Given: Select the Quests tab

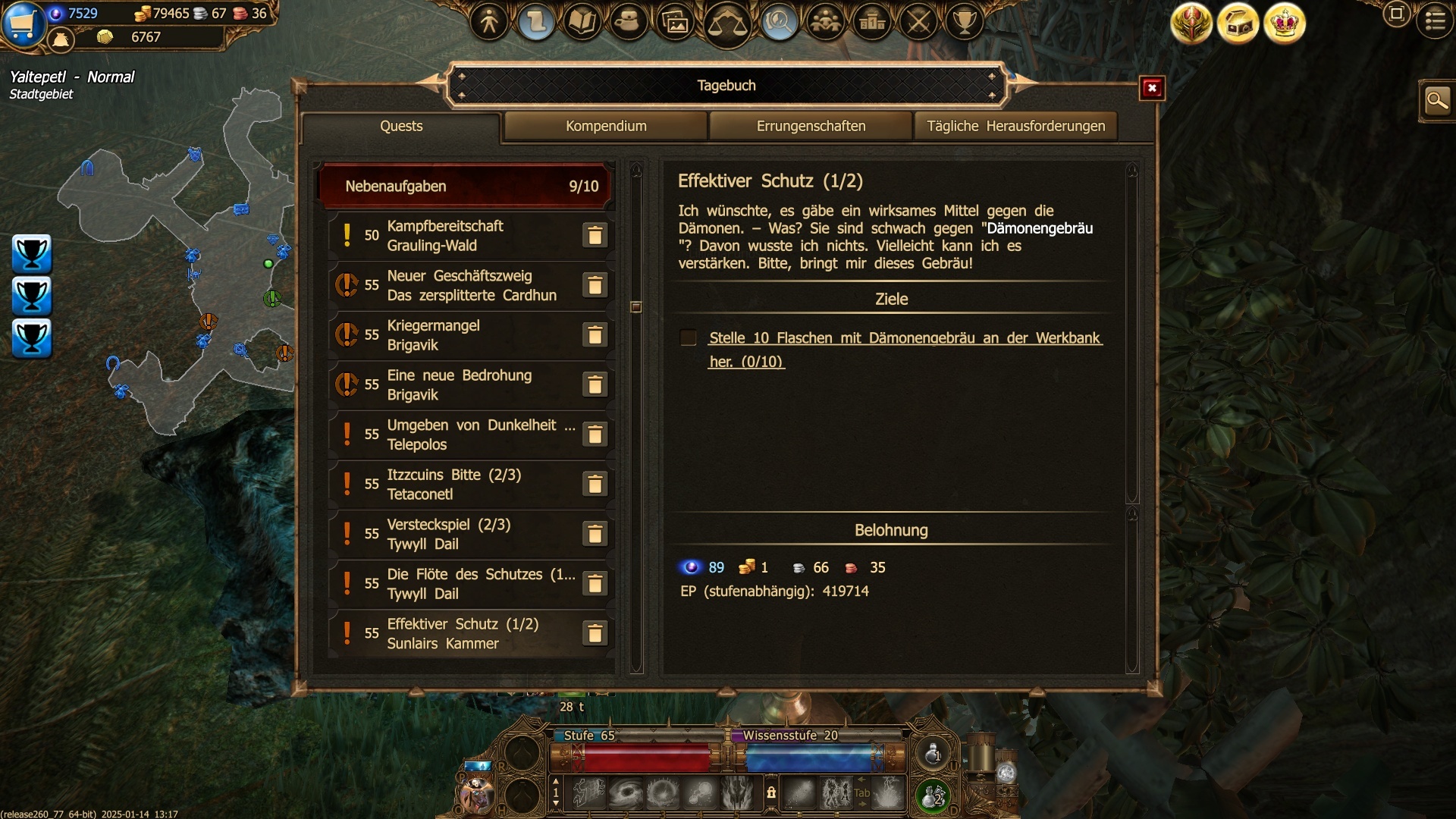Looking at the screenshot, I should 401,126.
